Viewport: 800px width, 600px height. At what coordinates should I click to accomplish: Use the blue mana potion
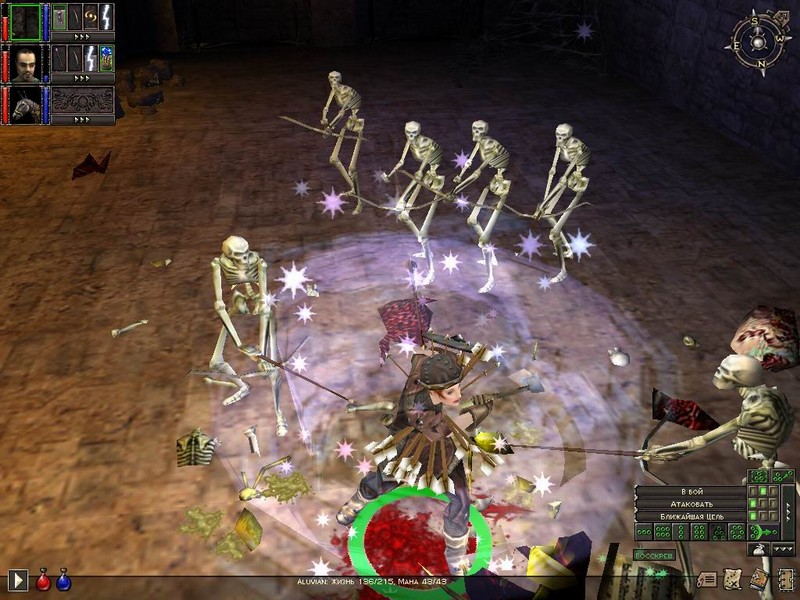click(x=63, y=579)
